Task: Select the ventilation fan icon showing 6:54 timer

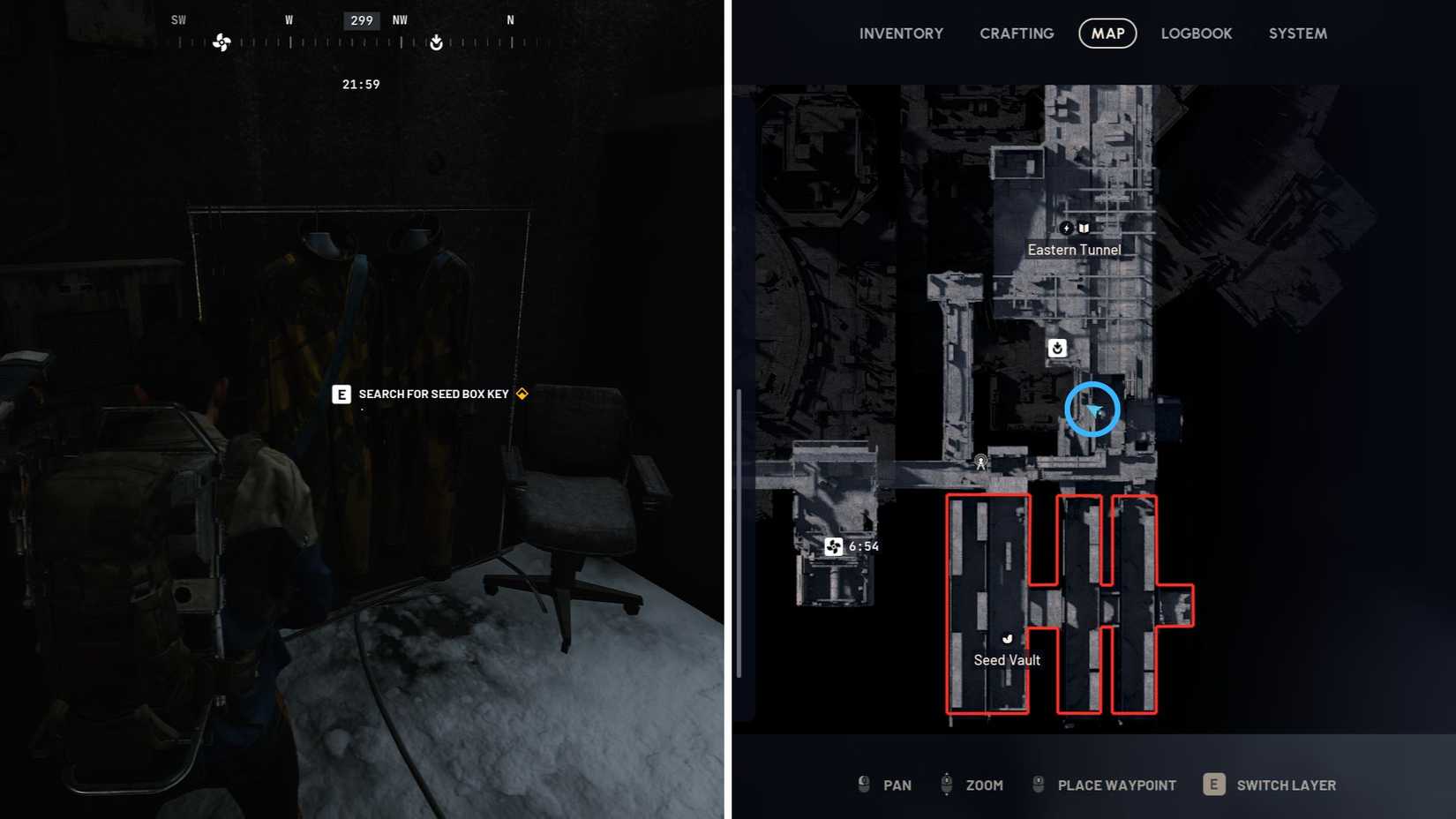Action: click(834, 546)
